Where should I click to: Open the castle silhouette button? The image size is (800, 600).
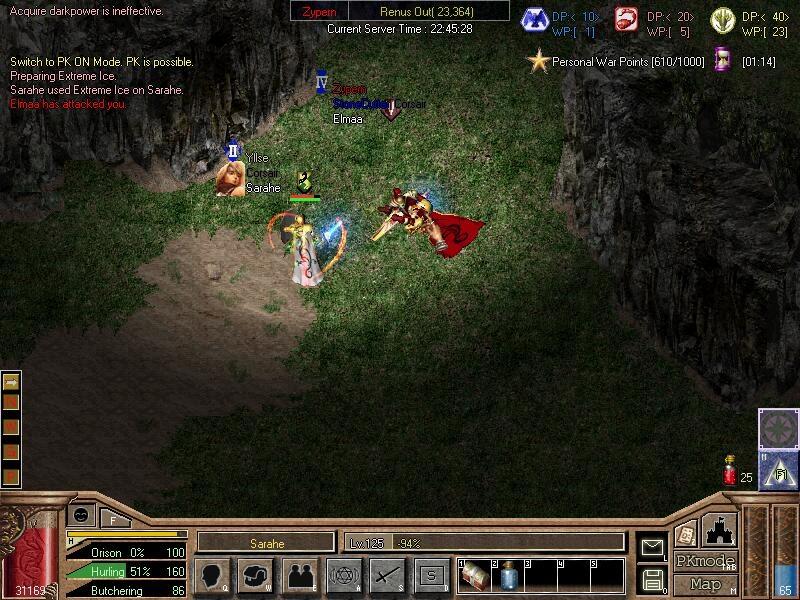tap(720, 530)
